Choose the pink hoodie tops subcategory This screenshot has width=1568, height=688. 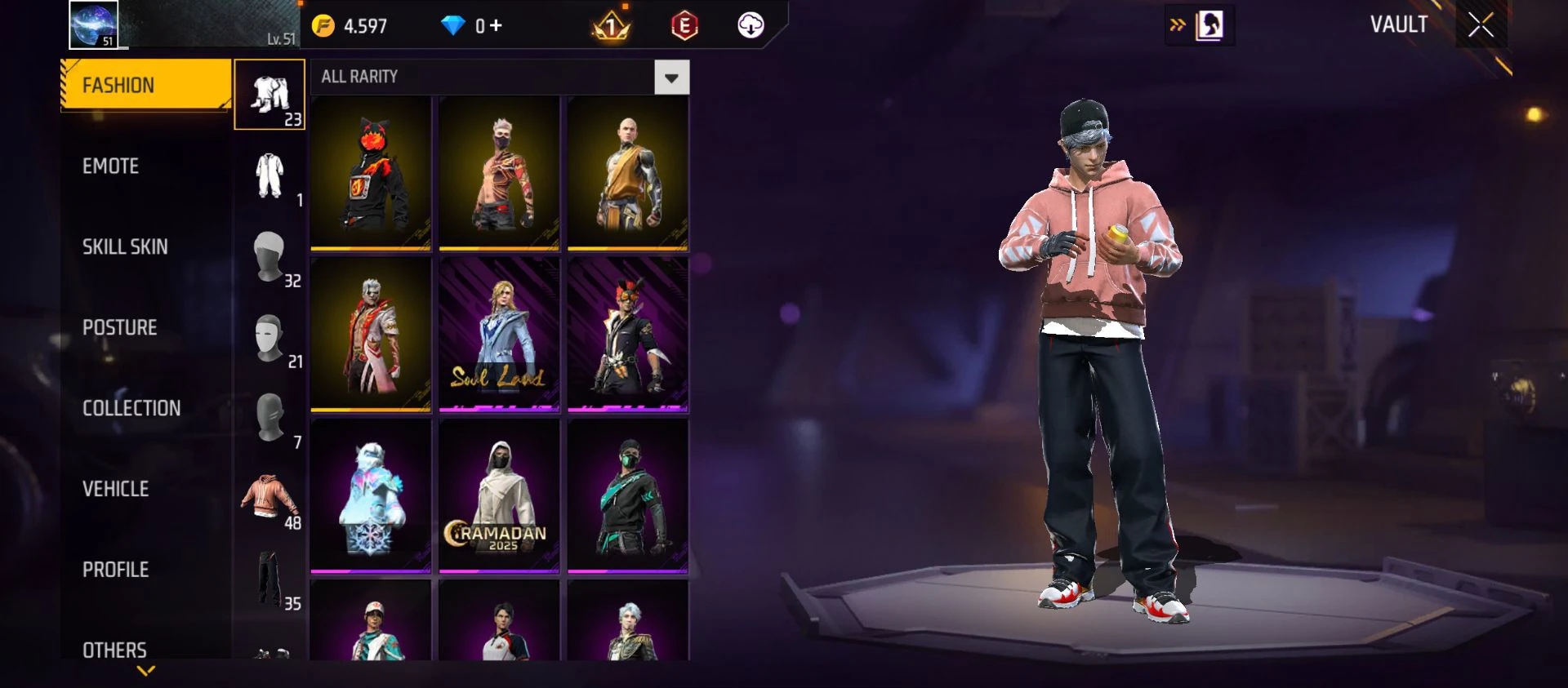pyautogui.click(x=269, y=498)
